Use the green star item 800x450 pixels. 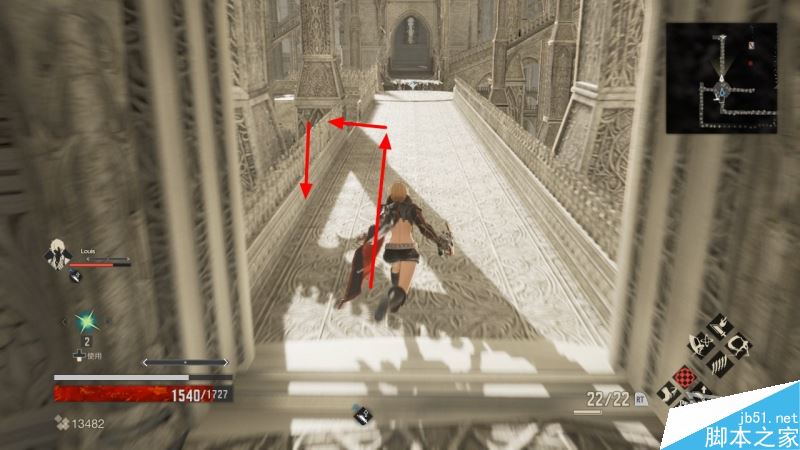tap(87, 321)
